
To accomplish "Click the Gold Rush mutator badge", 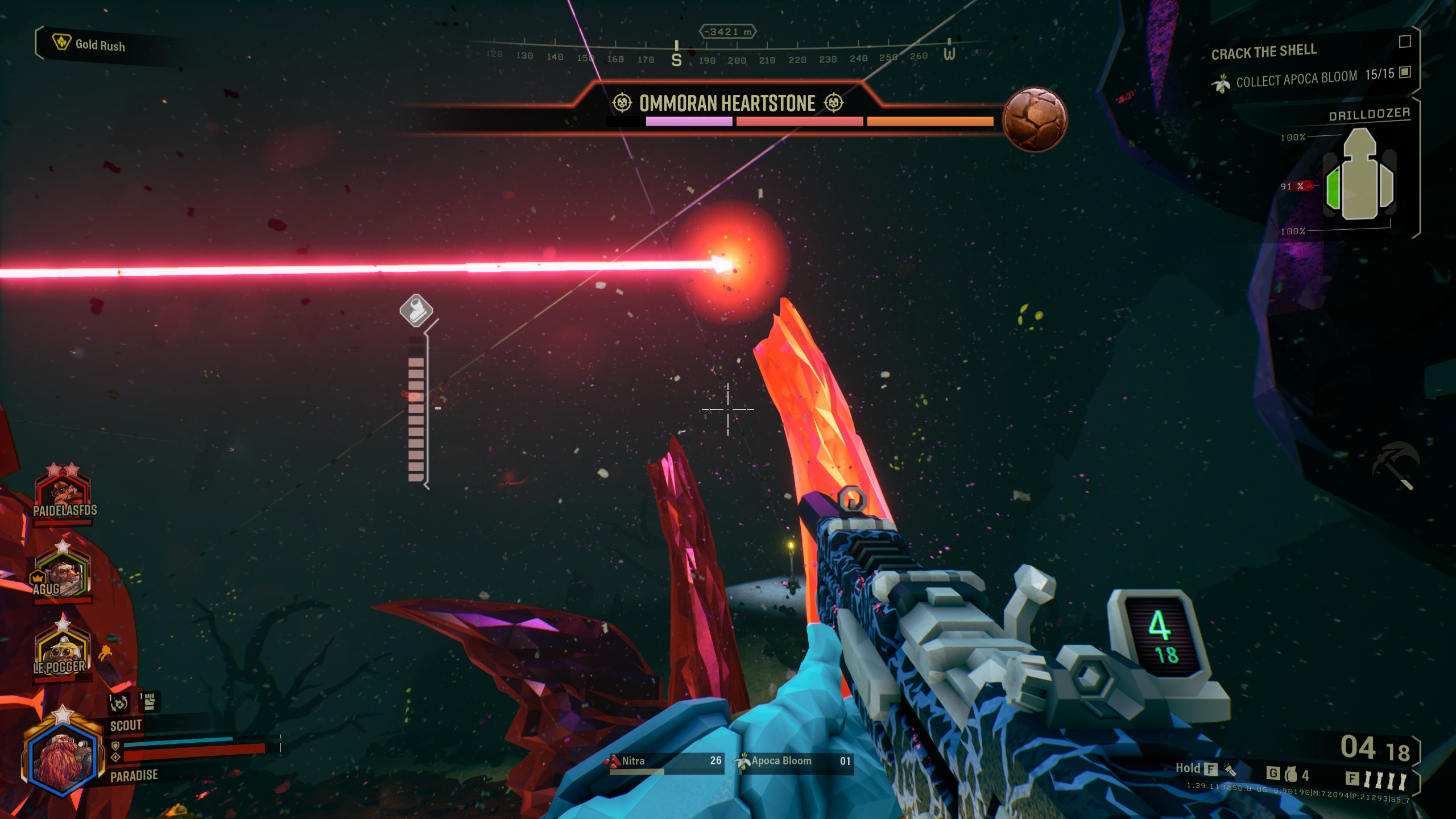I will (89, 44).
